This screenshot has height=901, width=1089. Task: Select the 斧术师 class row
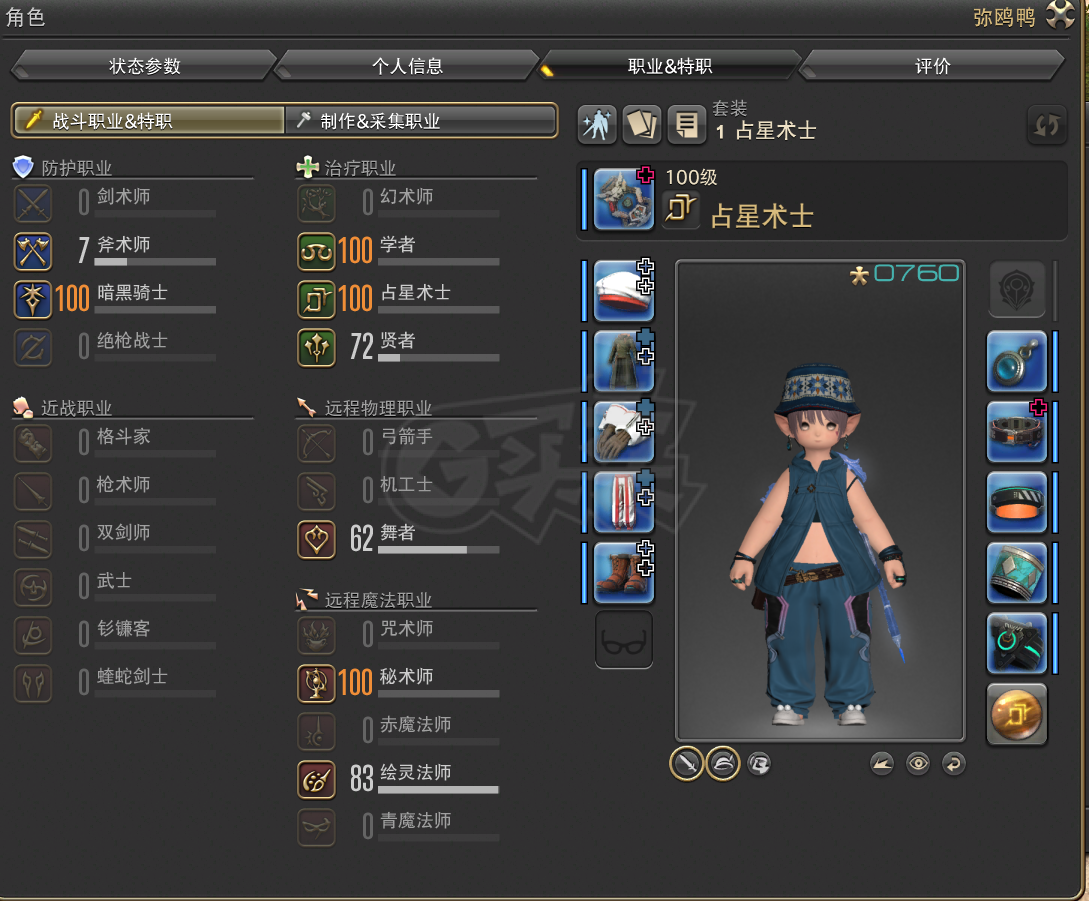[123, 246]
